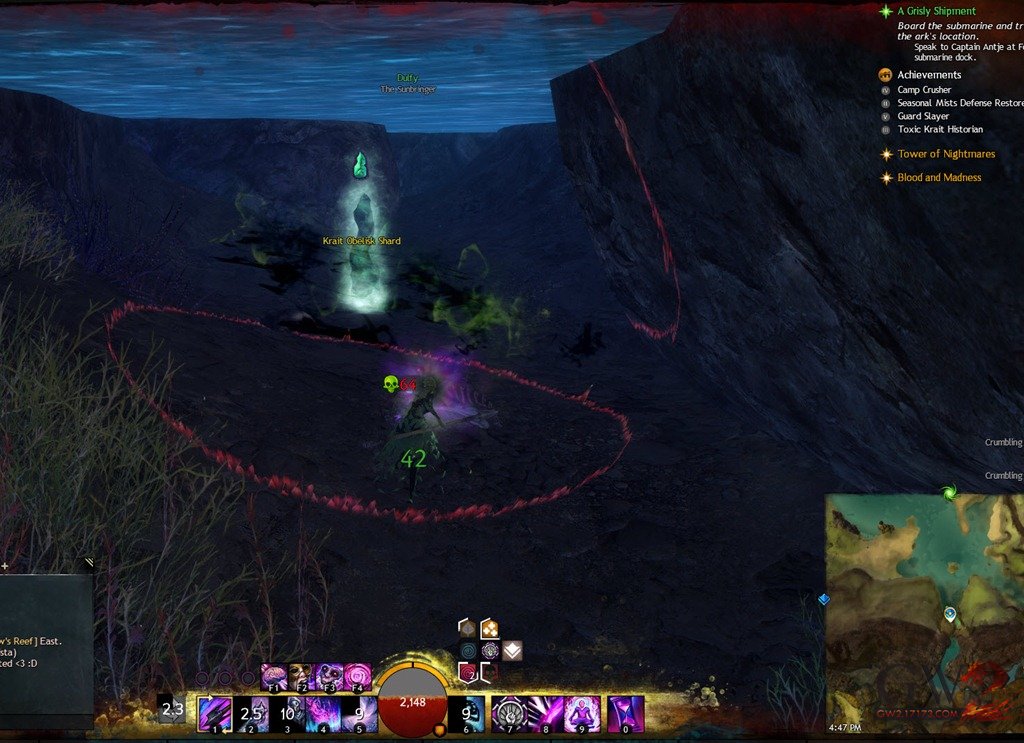Select the Camp Crusher achievement

(924, 90)
